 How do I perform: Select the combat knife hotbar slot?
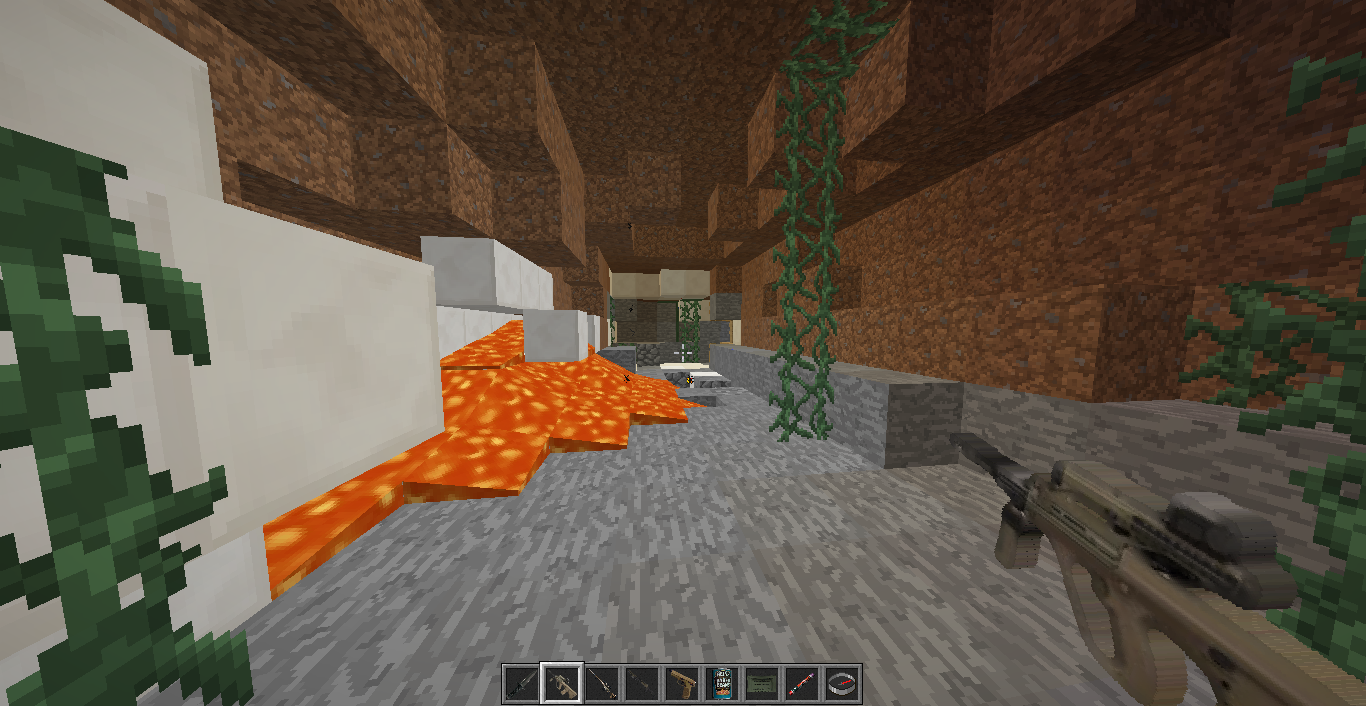pyautogui.click(x=521, y=684)
